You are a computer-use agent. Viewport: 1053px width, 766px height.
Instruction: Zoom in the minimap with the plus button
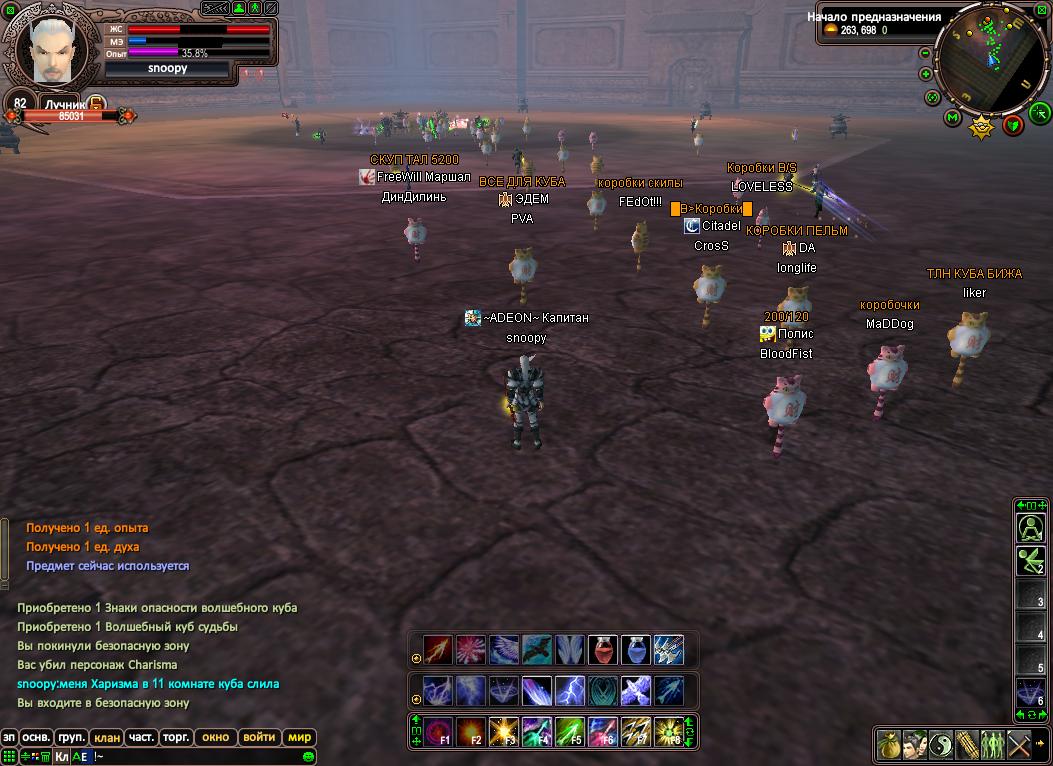pyautogui.click(x=925, y=76)
